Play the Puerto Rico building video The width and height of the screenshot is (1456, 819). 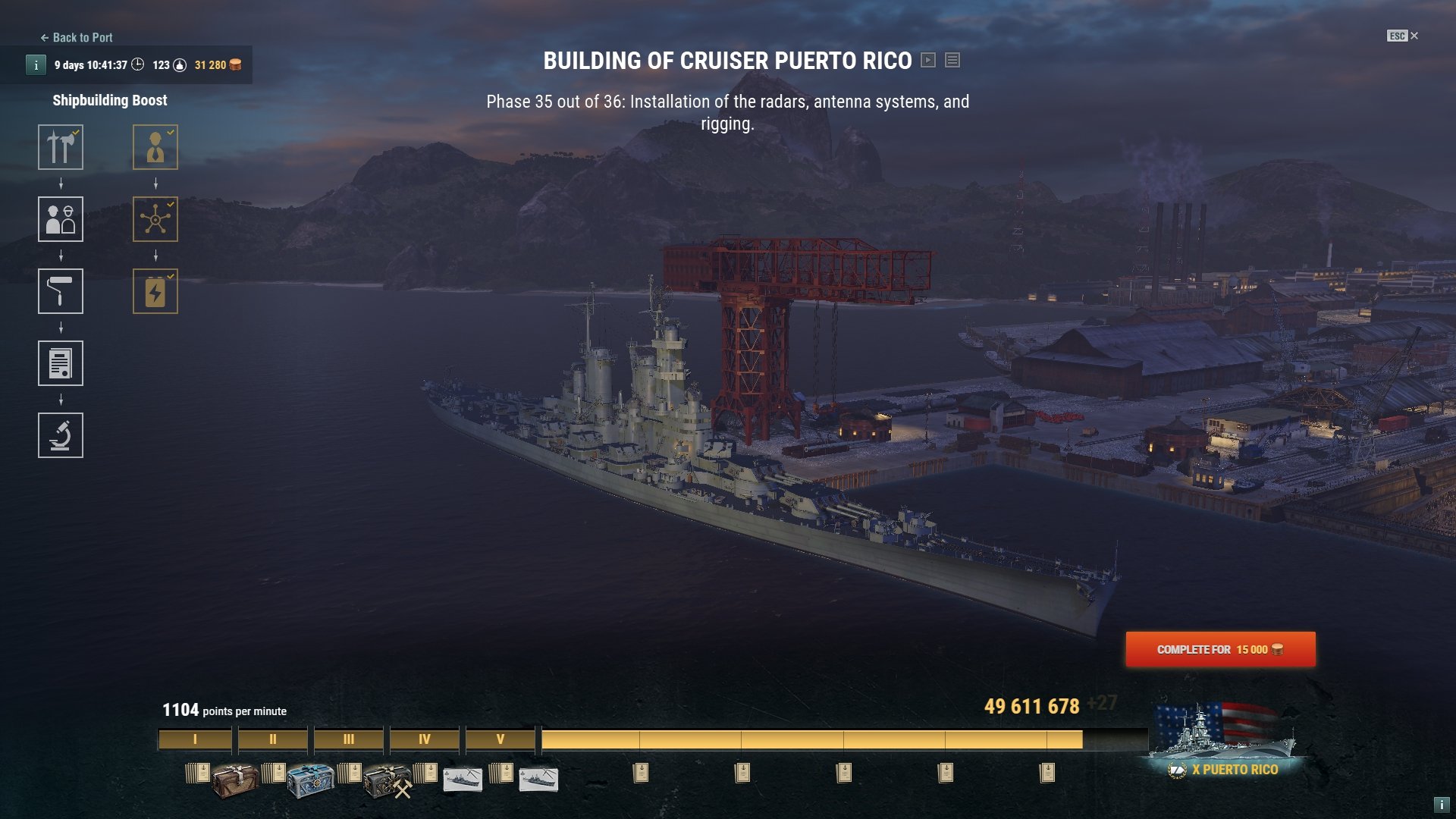pyautogui.click(x=928, y=60)
